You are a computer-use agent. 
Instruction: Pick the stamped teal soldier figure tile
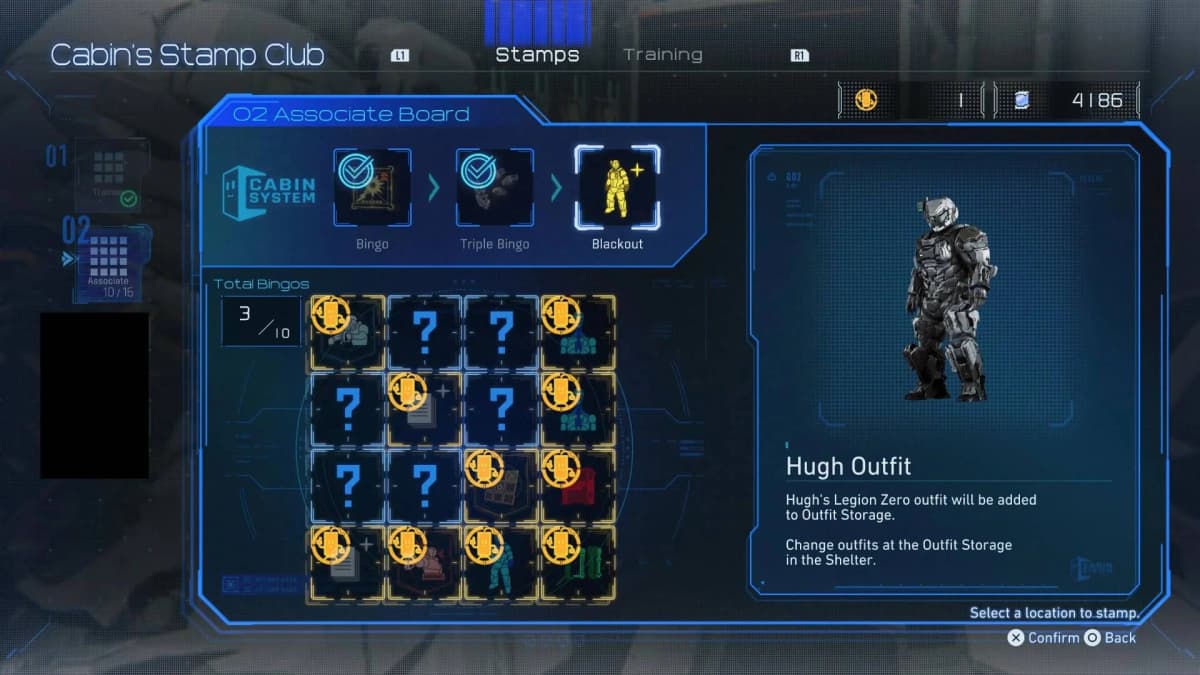point(501,563)
